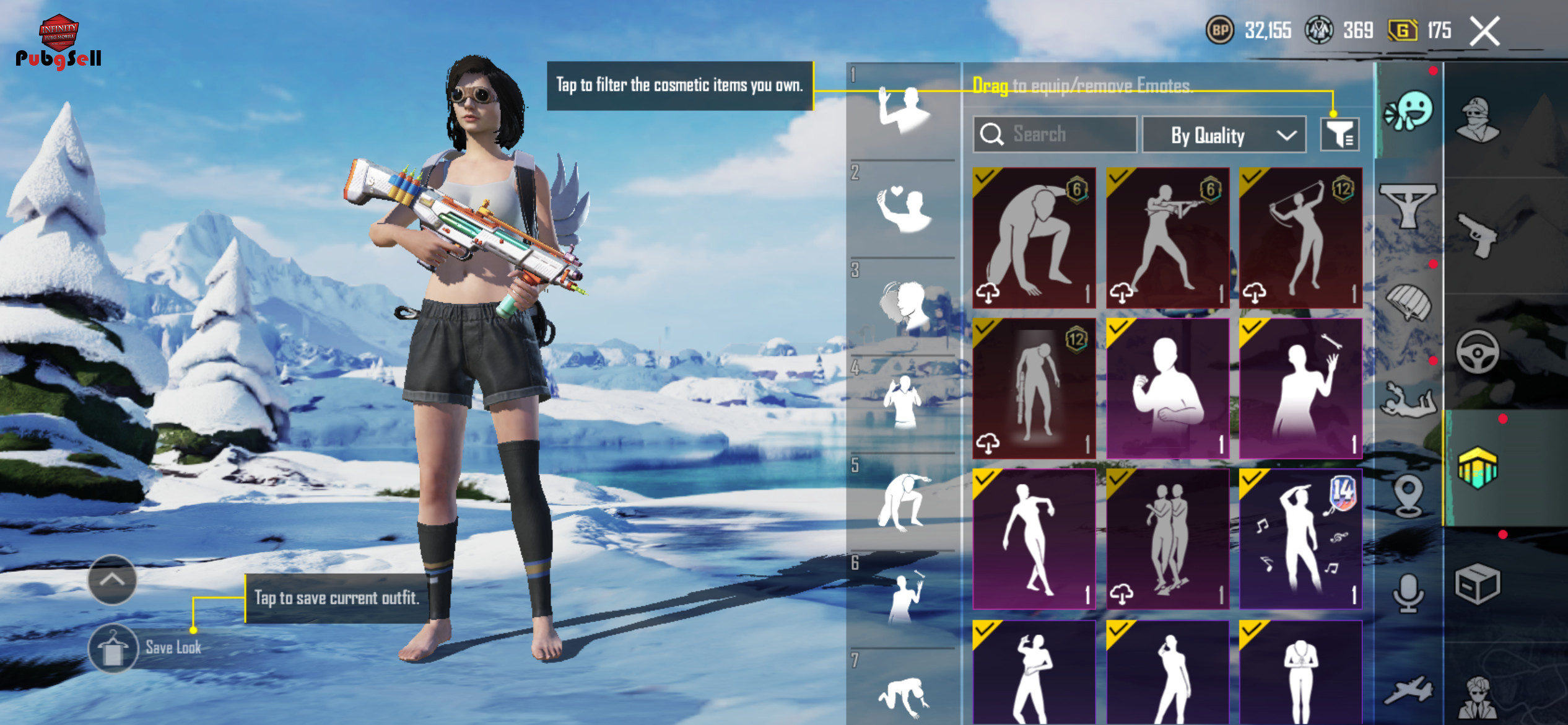1568x725 pixels.
Task: Click the emote search field
Action: [x=1055, y=134]
